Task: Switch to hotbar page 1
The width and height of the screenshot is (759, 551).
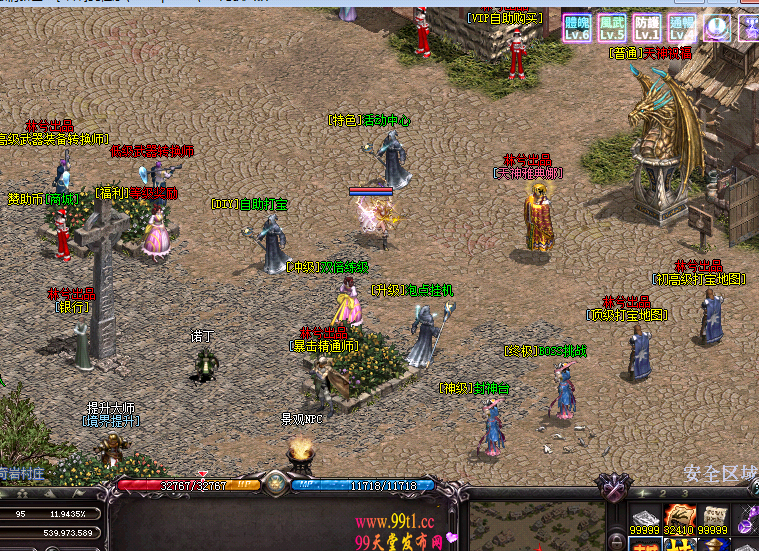Action: click(x=645, y=494)
